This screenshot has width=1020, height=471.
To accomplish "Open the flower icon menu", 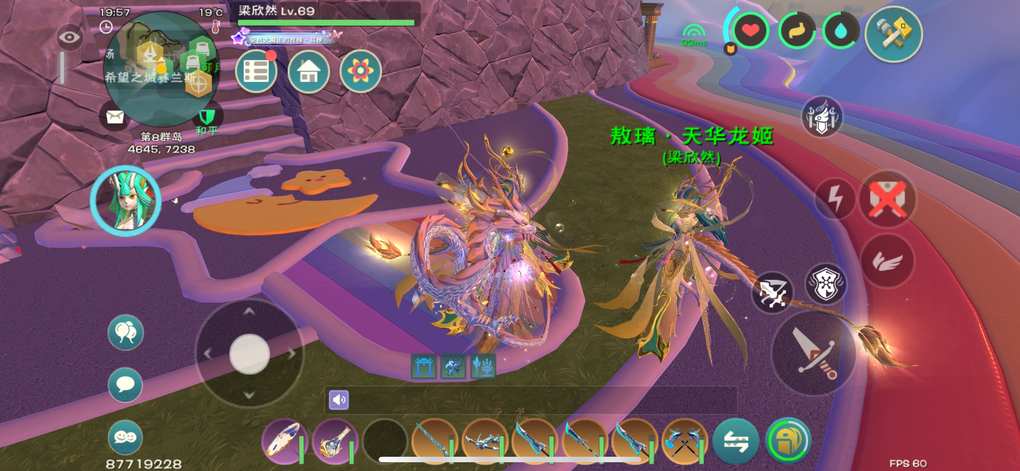I will [x=360, y=71].
